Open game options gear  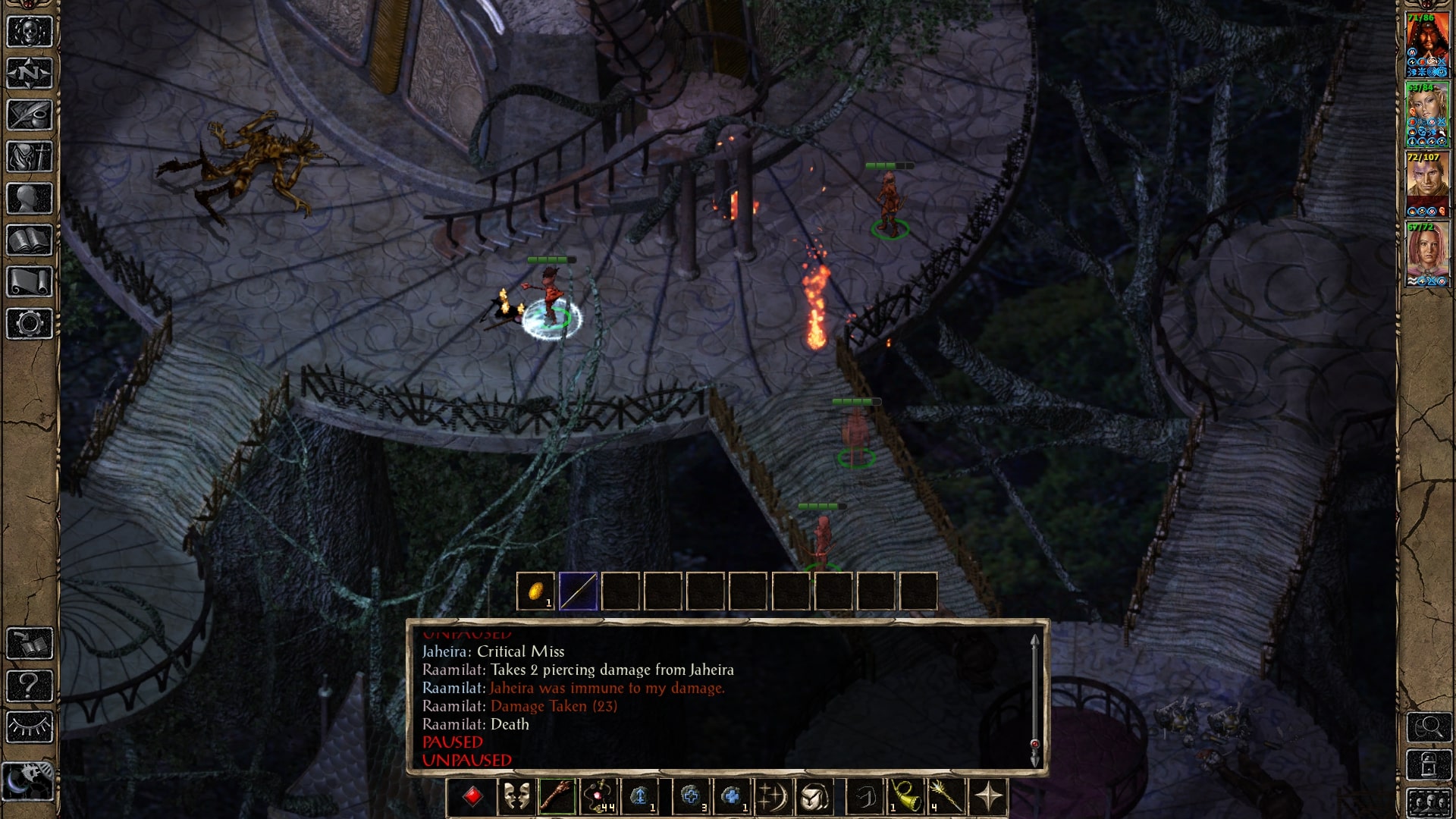pos(30,324)
